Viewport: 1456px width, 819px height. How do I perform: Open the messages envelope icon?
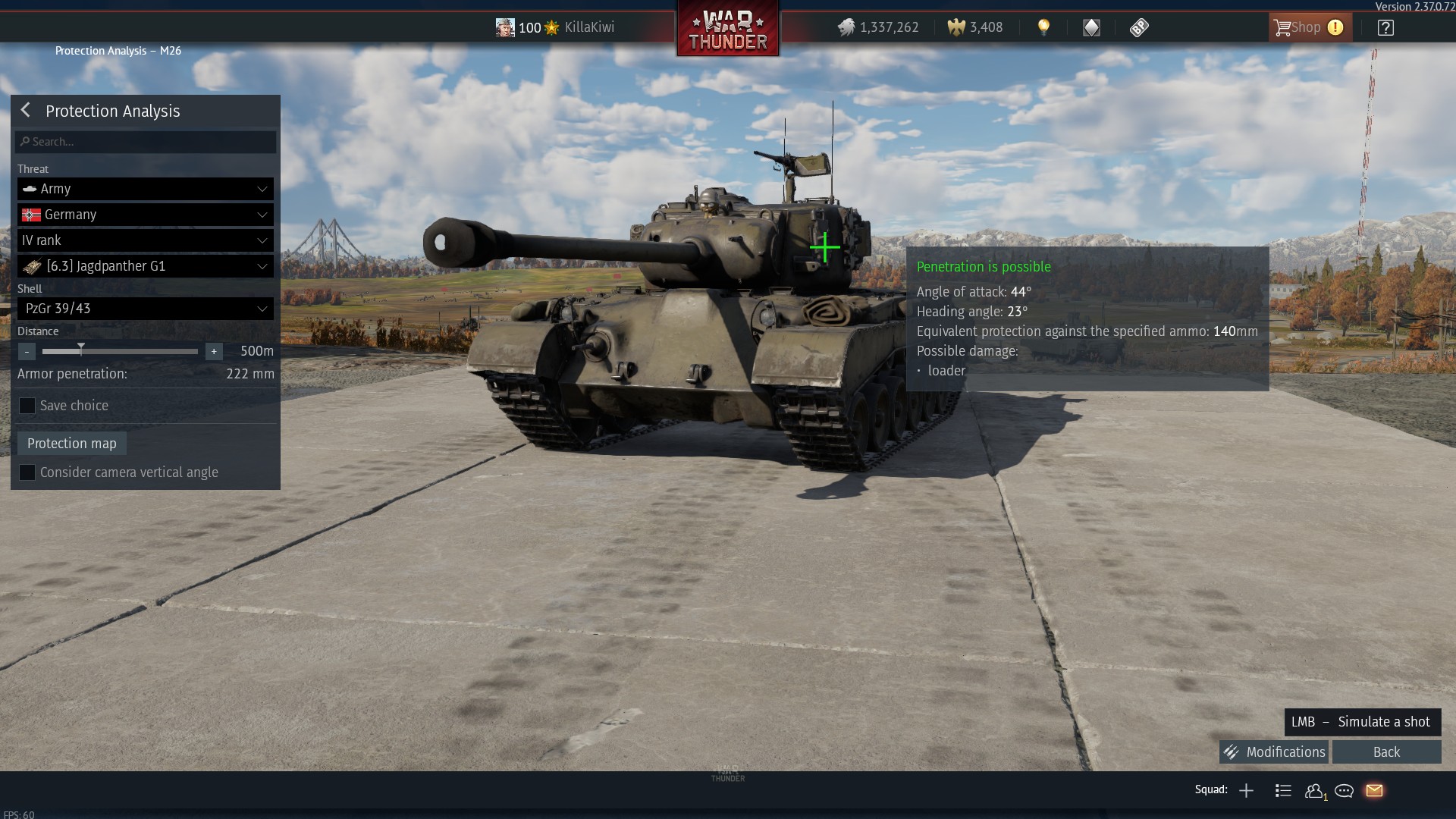(x=1374, y=790)
